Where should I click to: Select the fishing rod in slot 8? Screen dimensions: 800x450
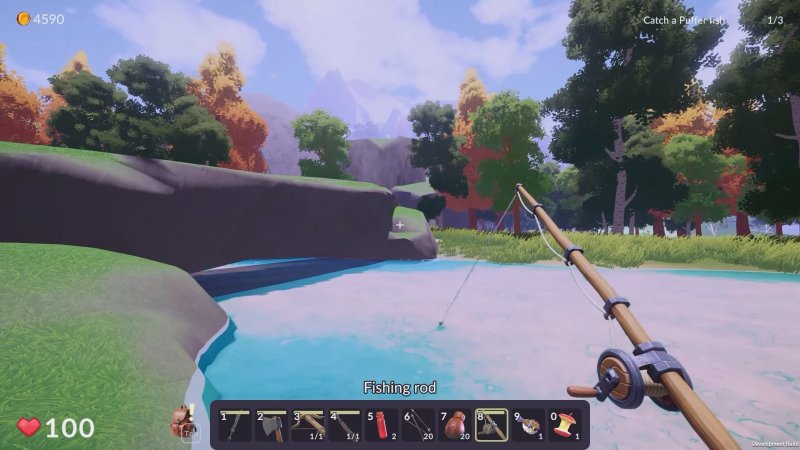pyautogui.click(x=490, y=425)
